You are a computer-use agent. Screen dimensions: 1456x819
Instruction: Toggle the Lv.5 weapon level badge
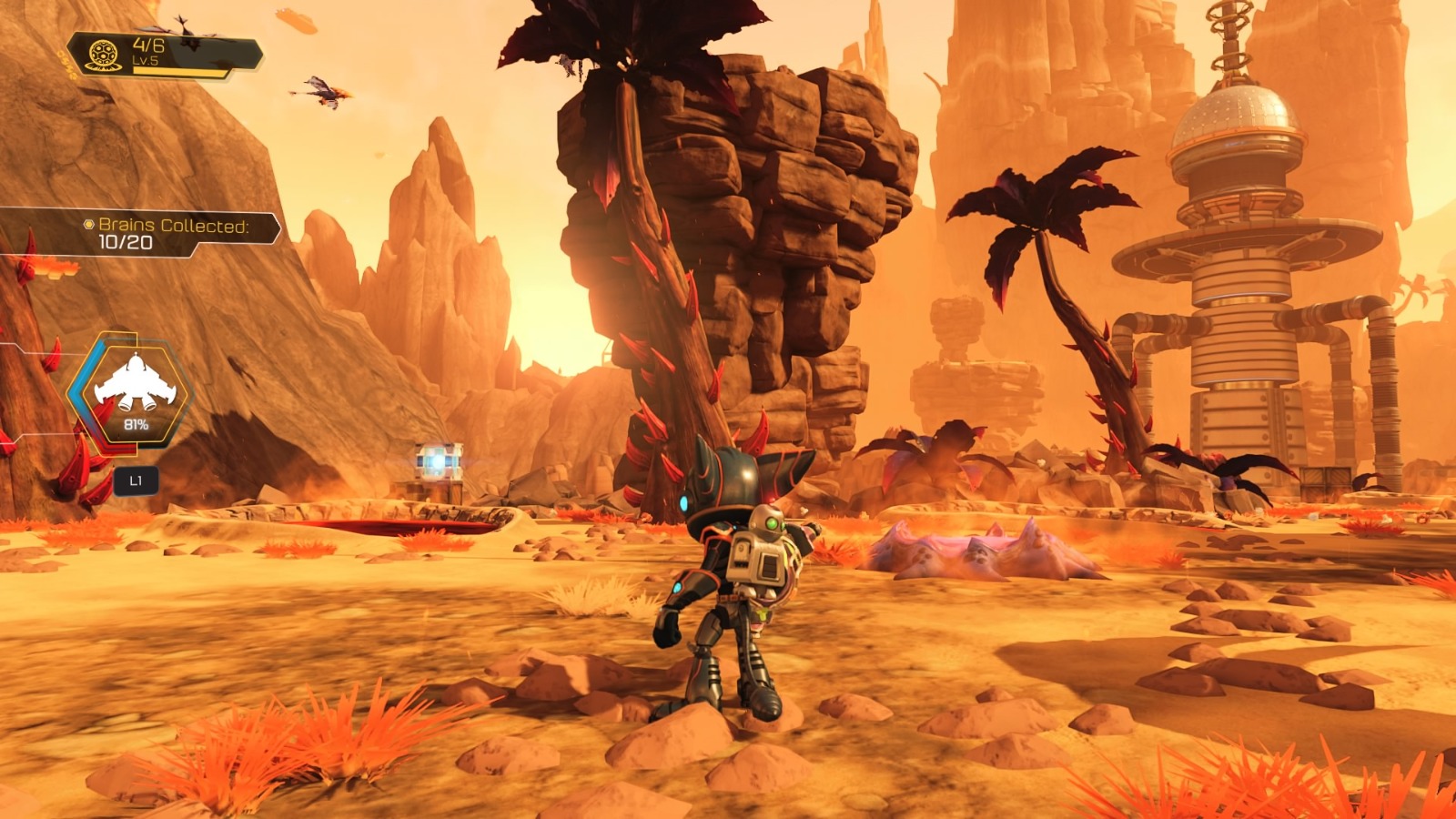point(147,61)
